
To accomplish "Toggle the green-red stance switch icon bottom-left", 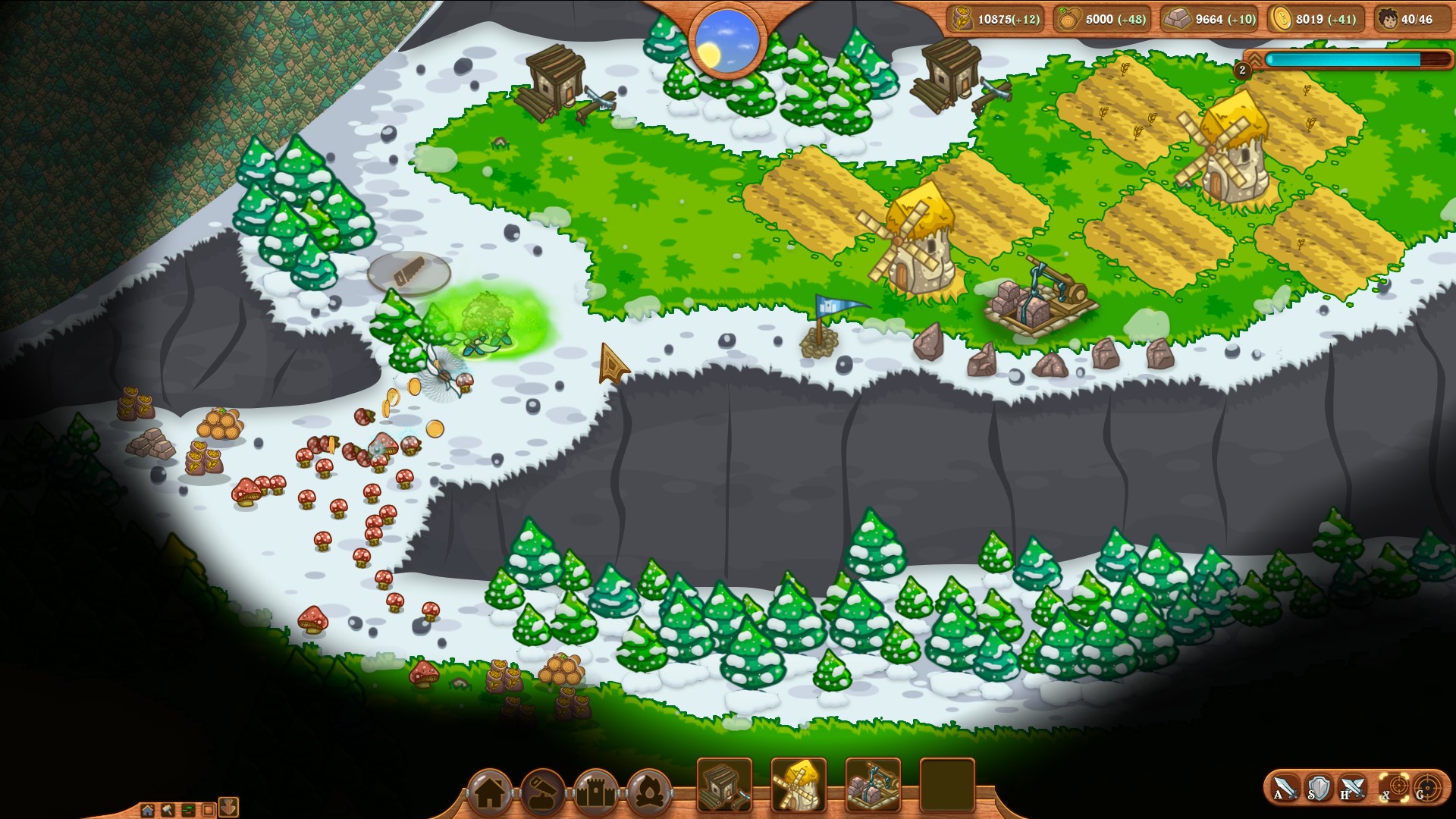I will coord(189,810).
